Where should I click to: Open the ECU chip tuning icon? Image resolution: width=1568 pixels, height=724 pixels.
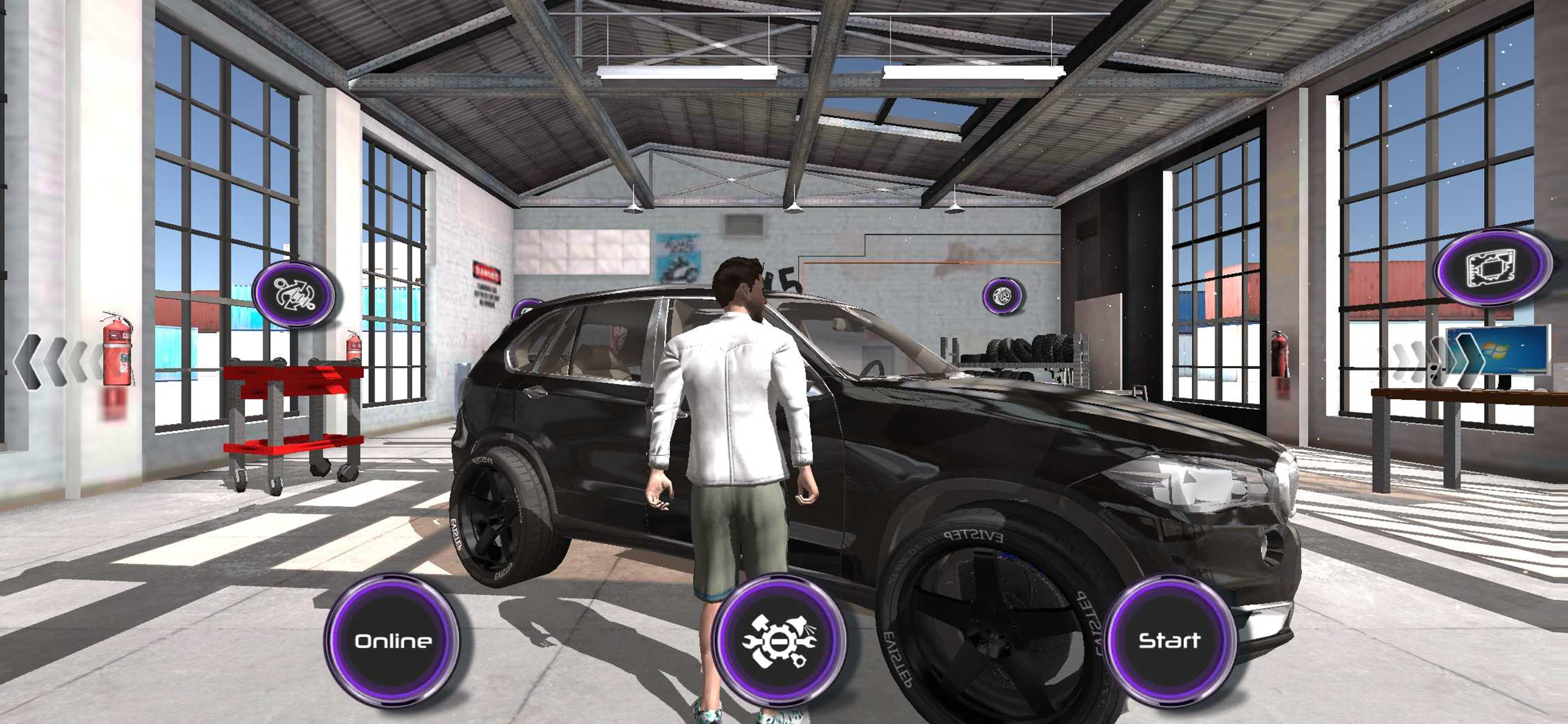pyautogui.click(x=1493, y=267)
